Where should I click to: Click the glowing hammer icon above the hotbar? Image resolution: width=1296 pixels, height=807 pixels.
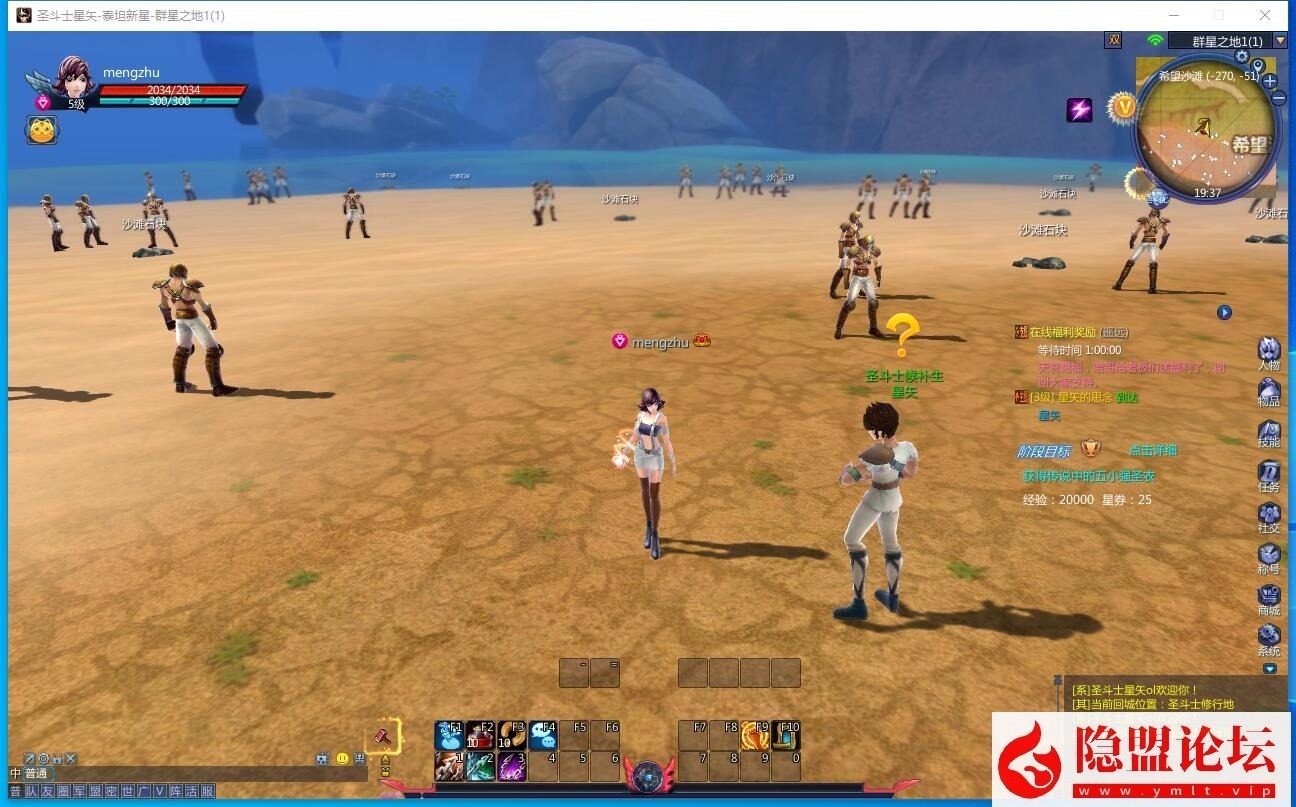point(383,738)
